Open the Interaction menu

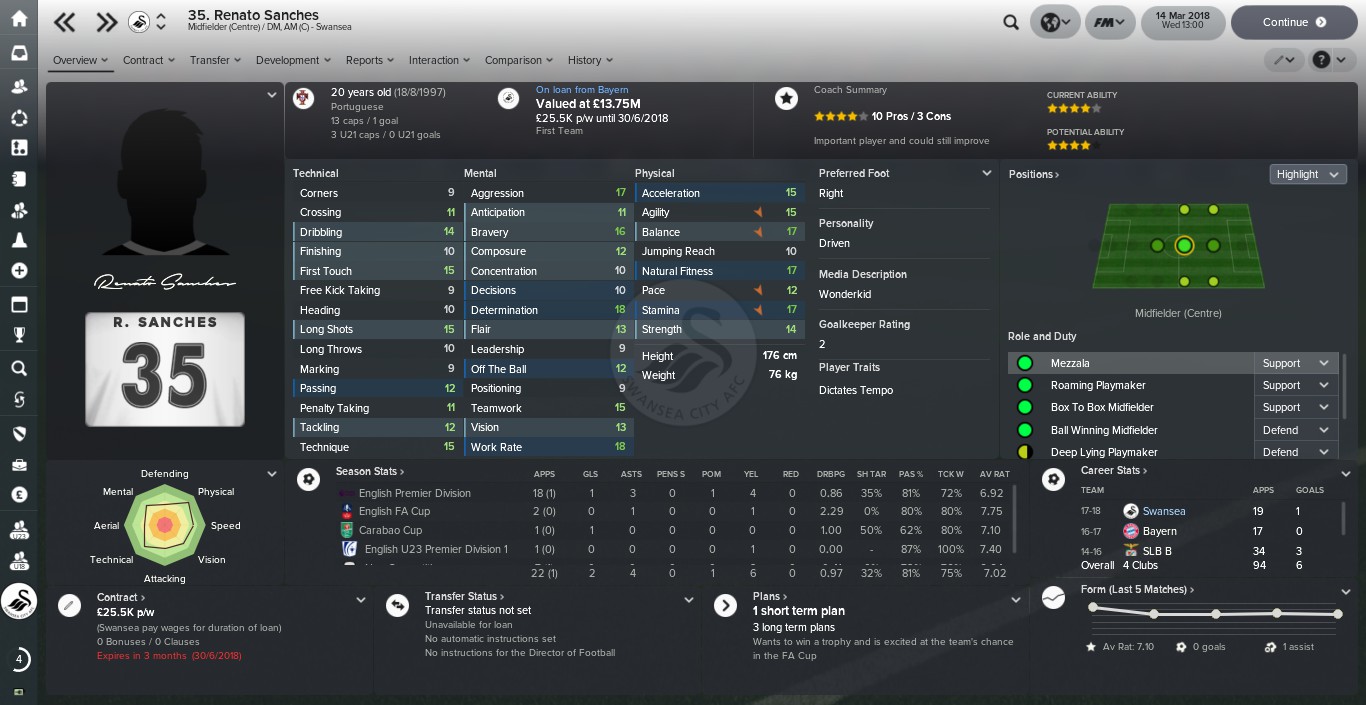pyautogui.click(x=439, y=60)
